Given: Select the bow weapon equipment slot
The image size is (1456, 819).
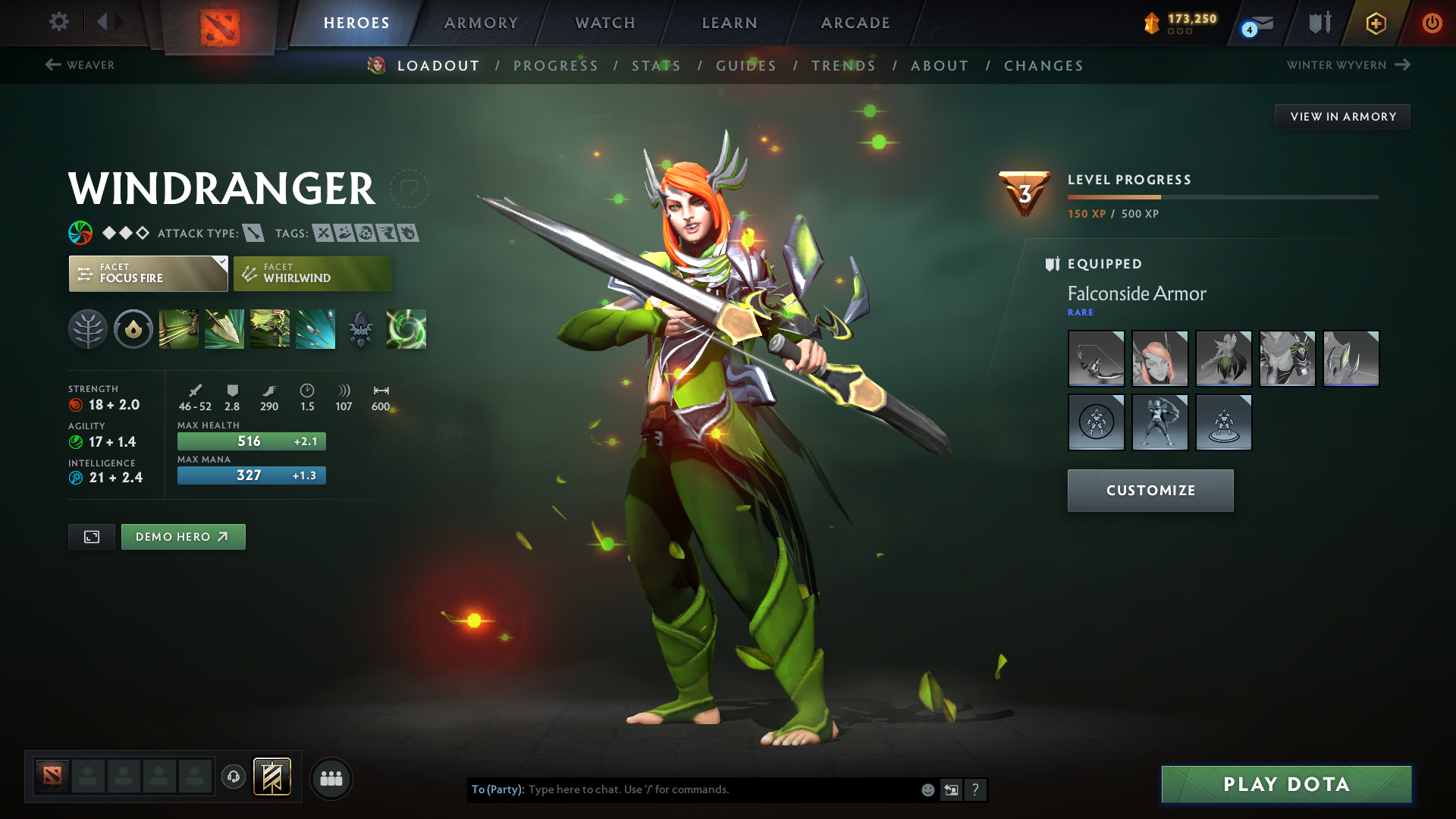Looking at the screenshot, I should 1096,359.
